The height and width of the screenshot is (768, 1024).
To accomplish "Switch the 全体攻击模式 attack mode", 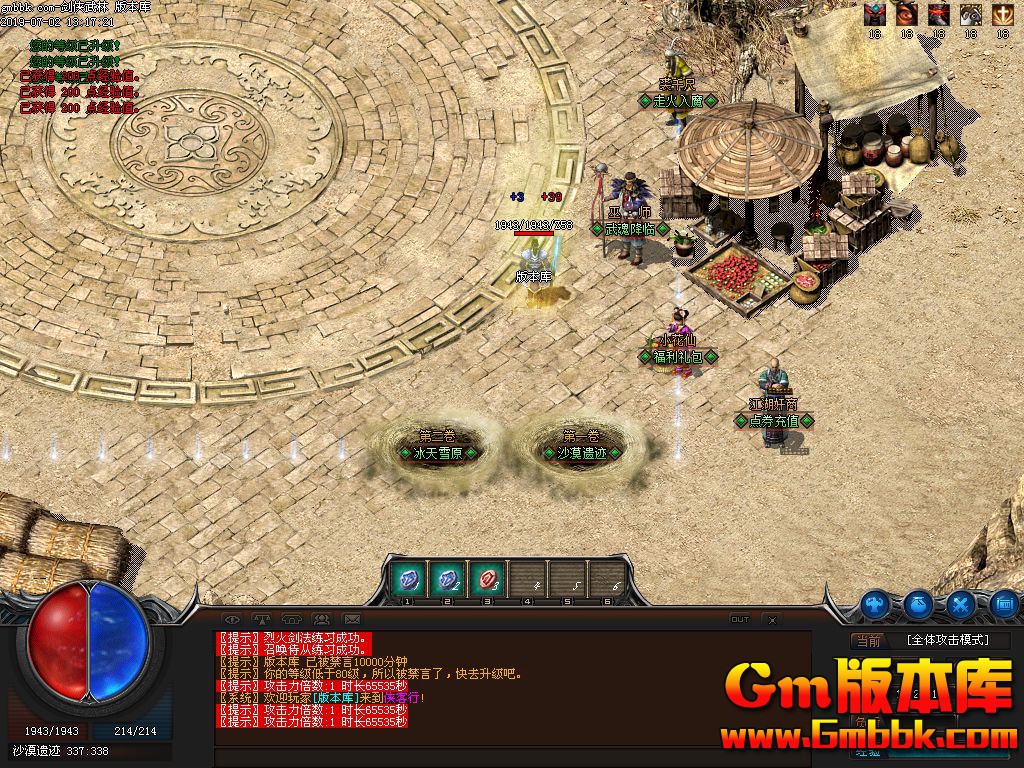I will tap(946, 640).
